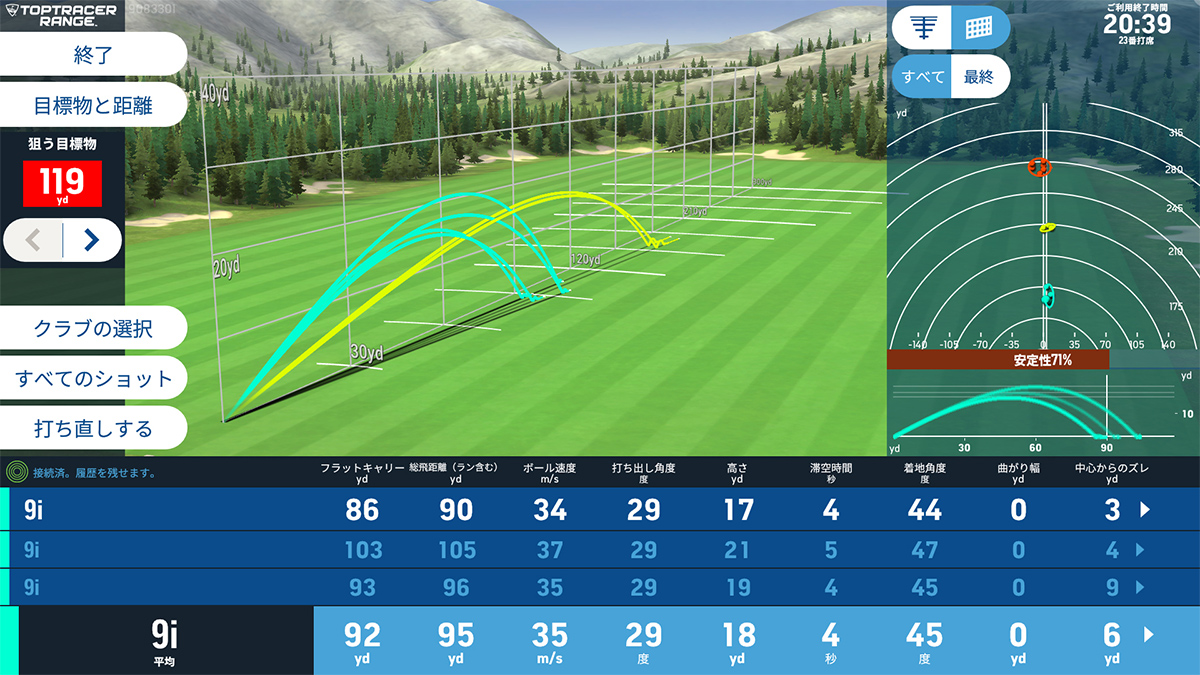Select the previous target with left arrow
This screenshot has width=1200, height=675.
point(33,240)
